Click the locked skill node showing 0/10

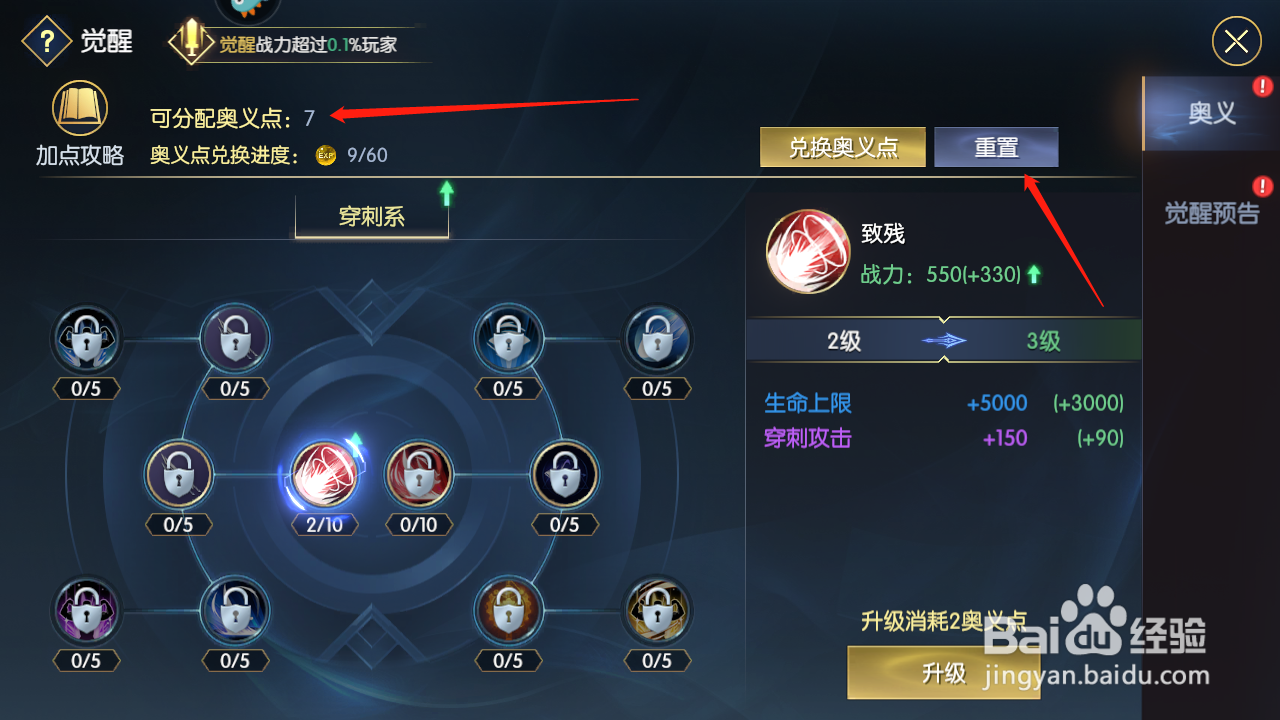tap(418, 475)
